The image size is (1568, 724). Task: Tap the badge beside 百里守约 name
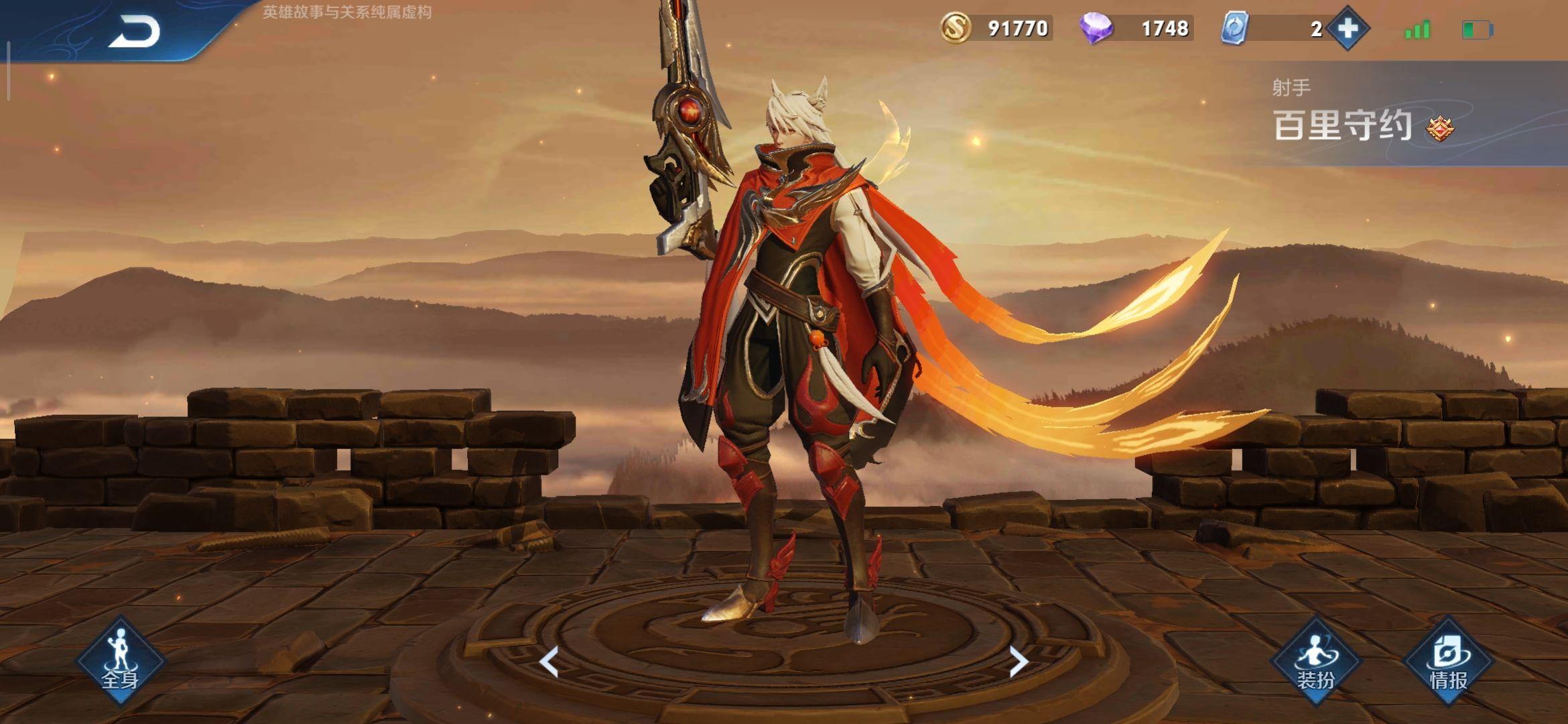pos(1439,128)
